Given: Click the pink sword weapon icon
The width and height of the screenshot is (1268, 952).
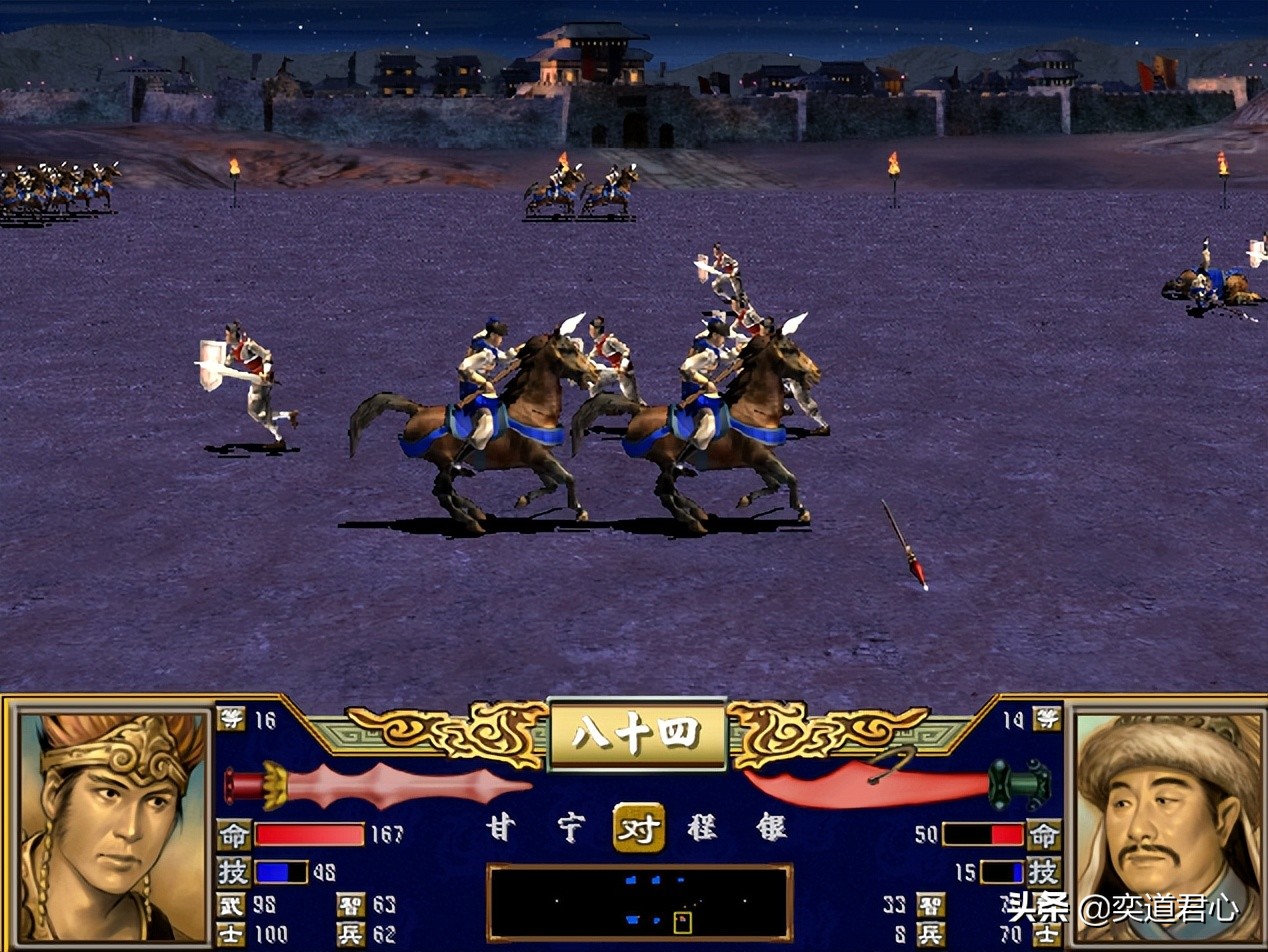Looking at the screenshot, I should (x=378, y=784).
